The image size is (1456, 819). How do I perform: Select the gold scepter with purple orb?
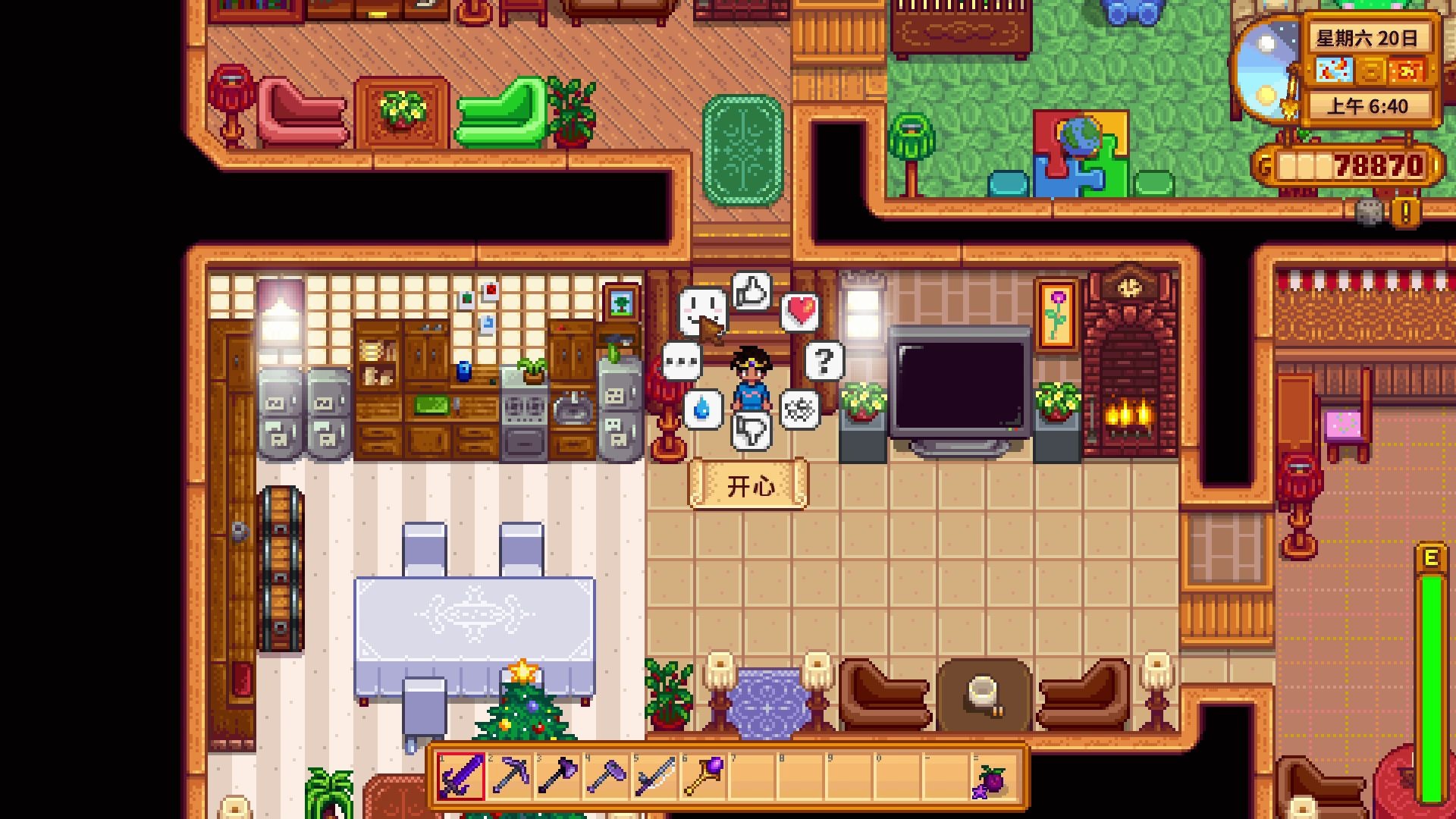coord(704,777)
